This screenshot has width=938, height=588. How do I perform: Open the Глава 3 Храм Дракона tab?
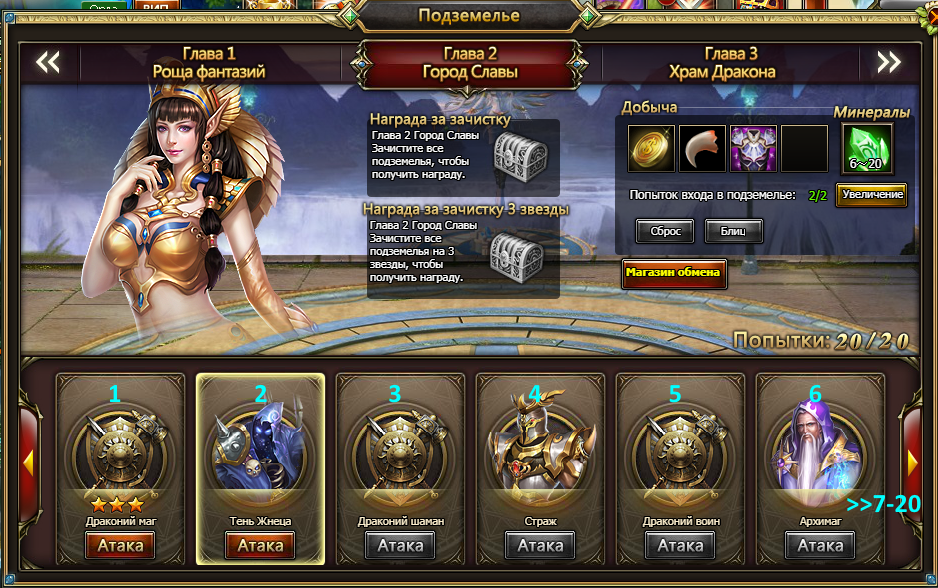[x=731, y=62]
